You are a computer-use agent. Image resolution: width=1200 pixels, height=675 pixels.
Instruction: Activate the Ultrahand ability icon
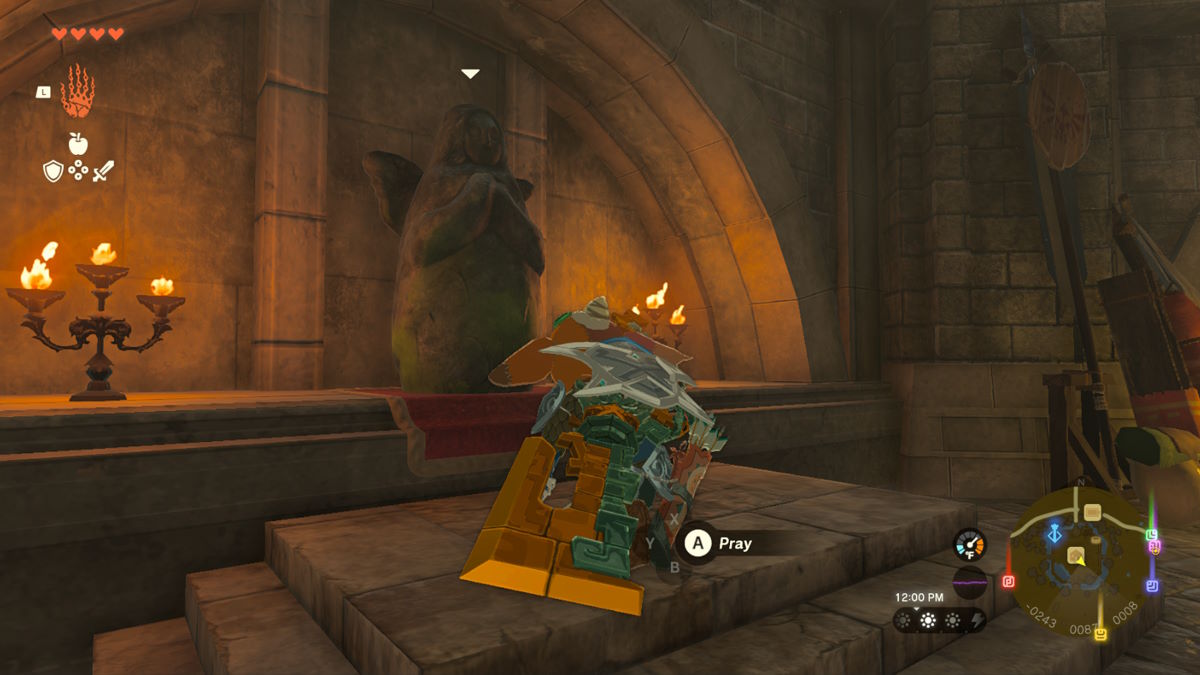click(77, 92)
